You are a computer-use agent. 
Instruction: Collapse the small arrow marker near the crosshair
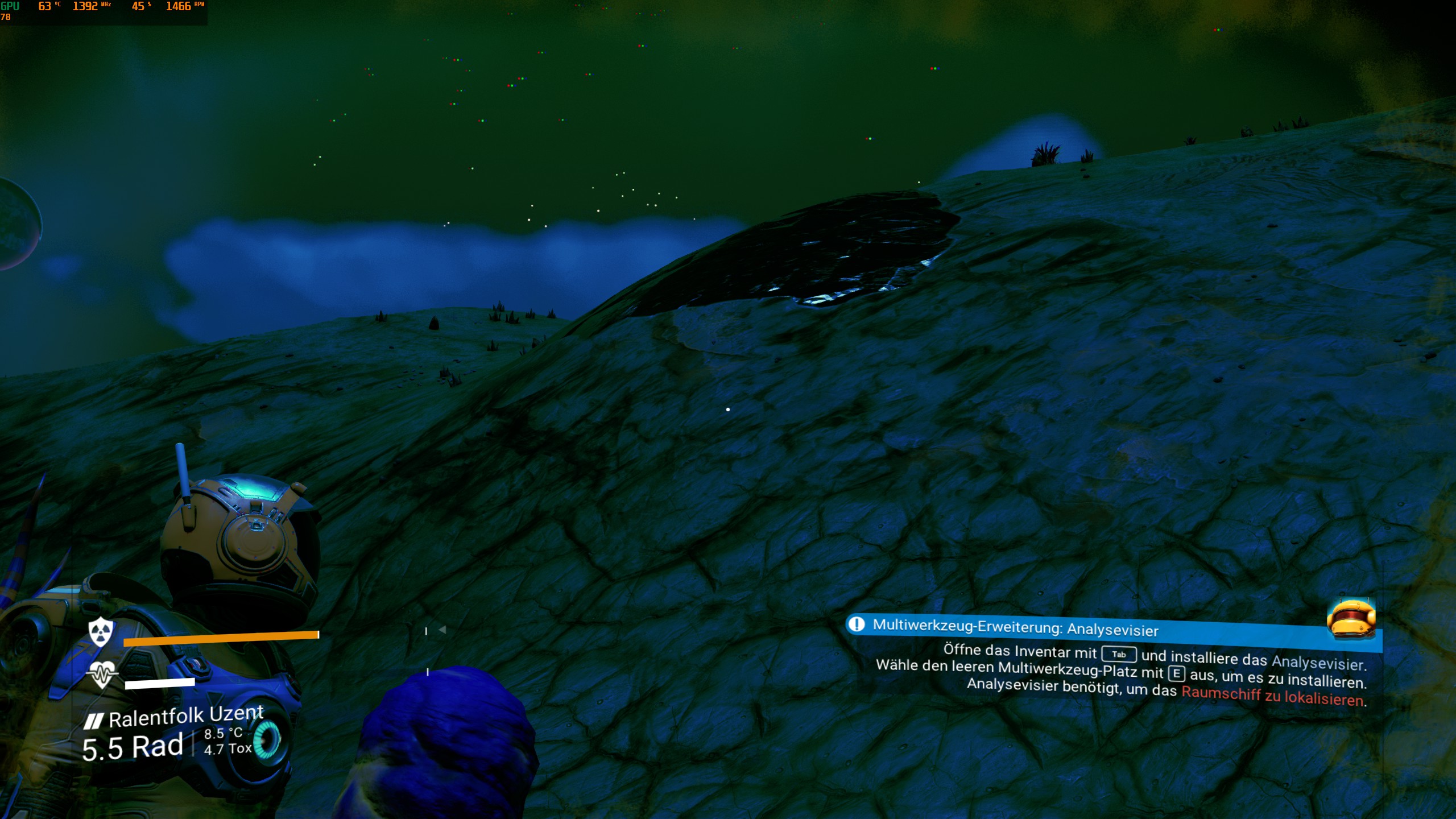[442, 628]
